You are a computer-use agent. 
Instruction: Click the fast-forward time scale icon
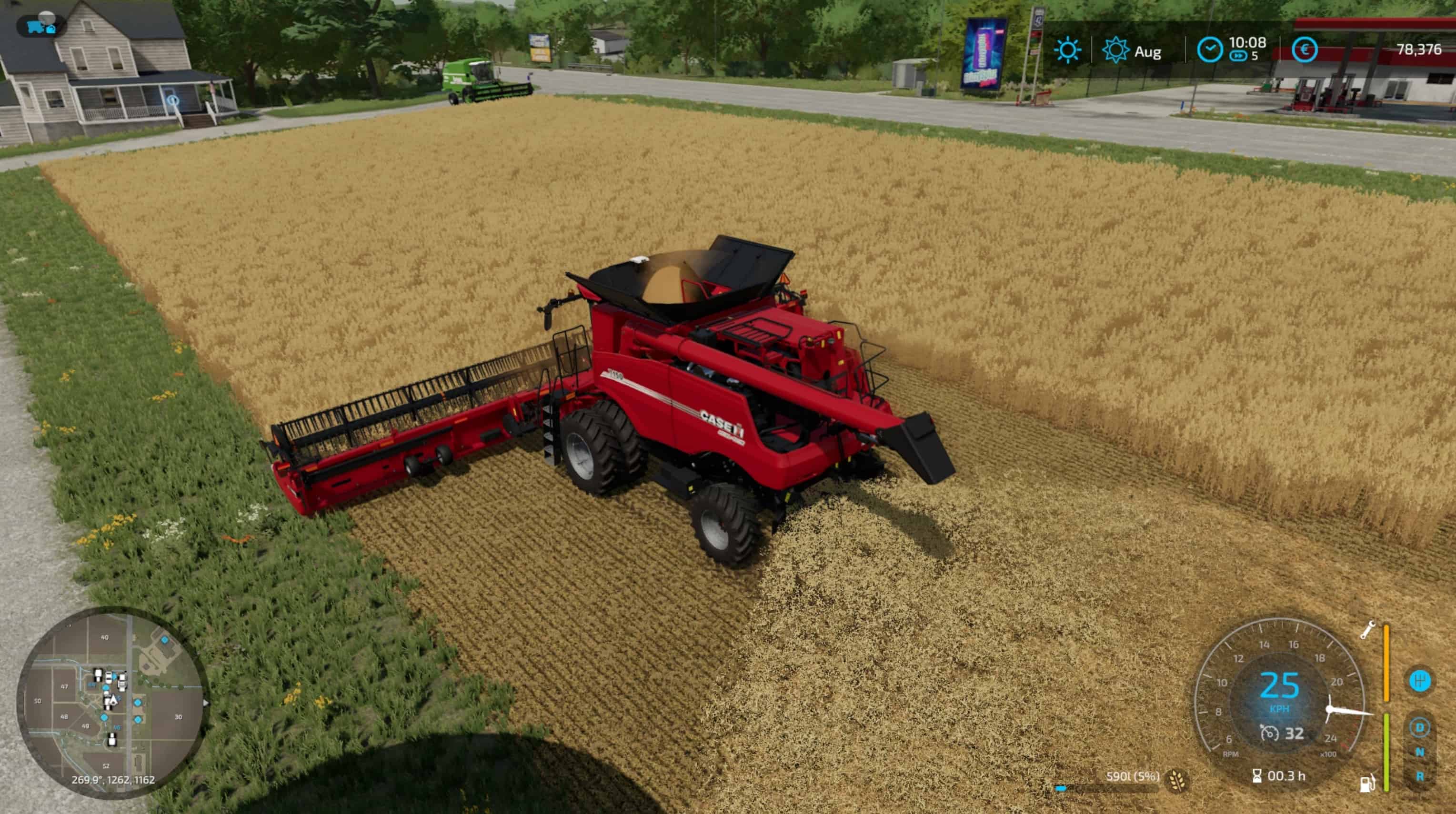(1238, 57)
